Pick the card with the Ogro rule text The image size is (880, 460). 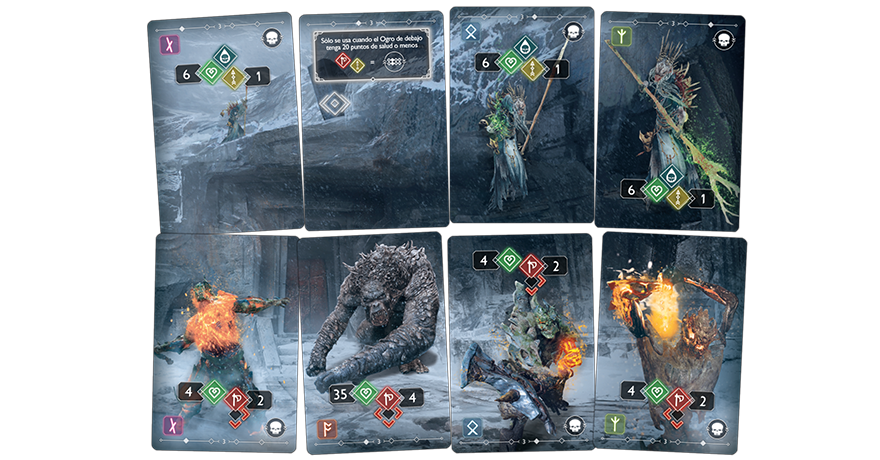(372, 120)
